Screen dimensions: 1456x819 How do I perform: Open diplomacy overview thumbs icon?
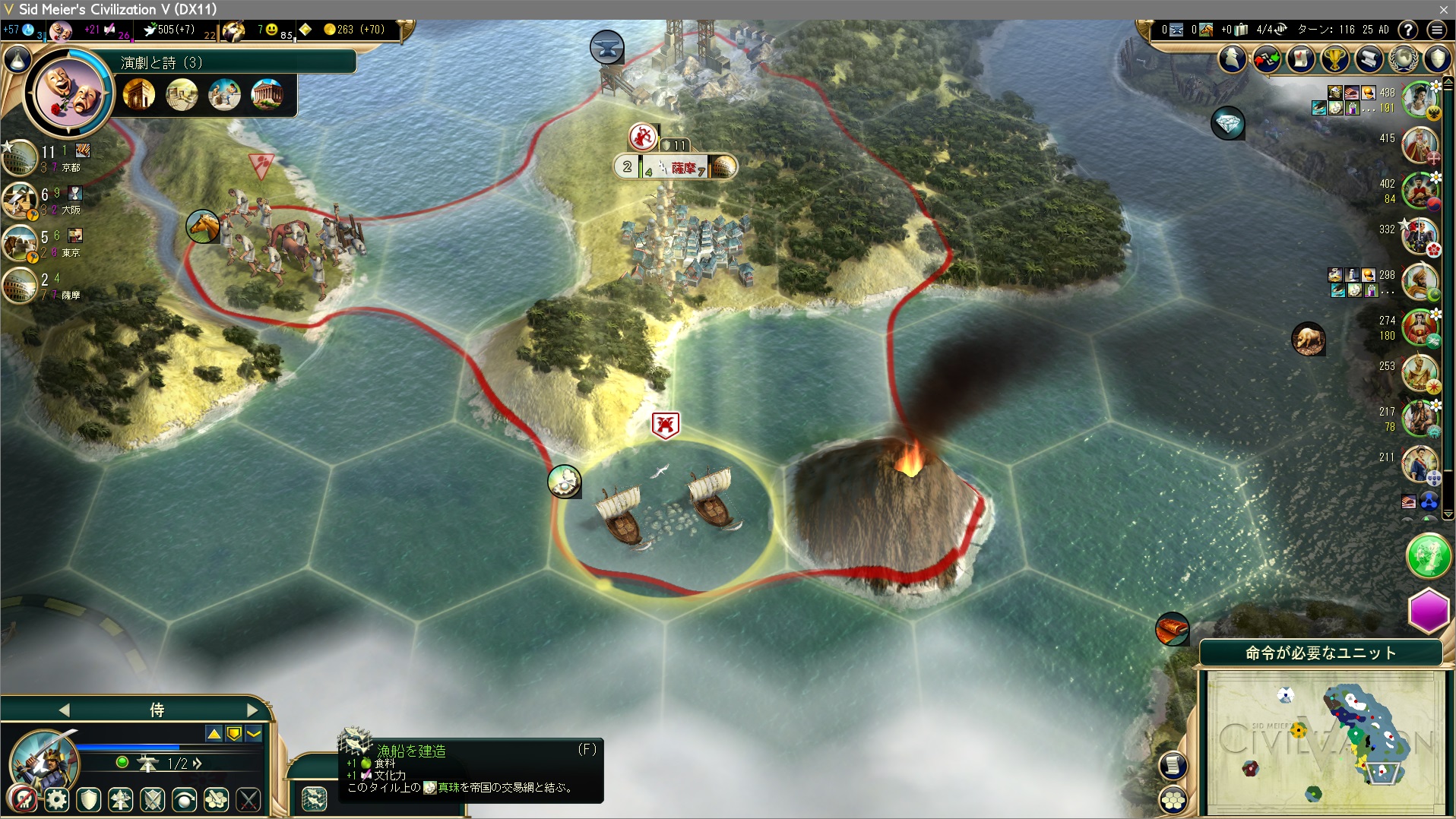1266,58
